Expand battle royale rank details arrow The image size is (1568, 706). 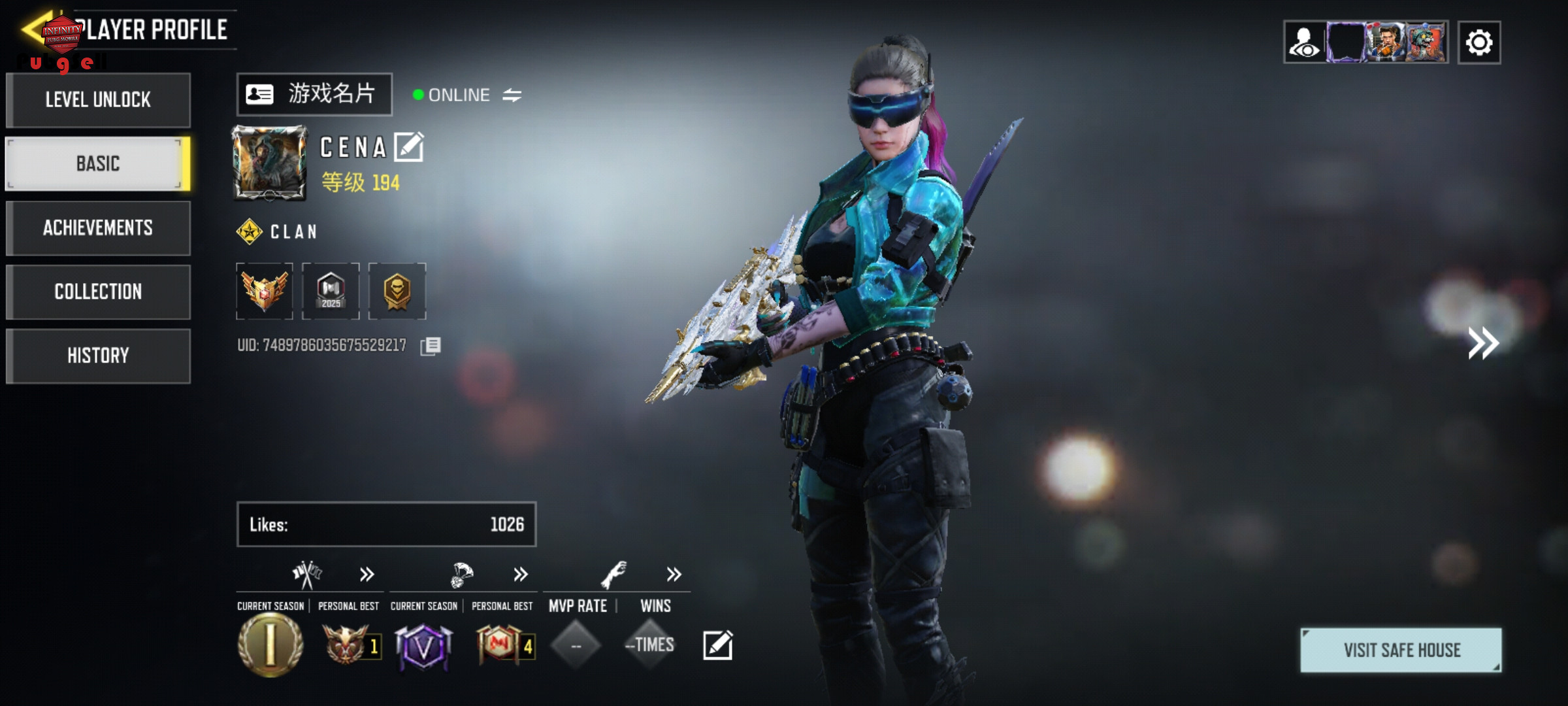tap(521, 575)
